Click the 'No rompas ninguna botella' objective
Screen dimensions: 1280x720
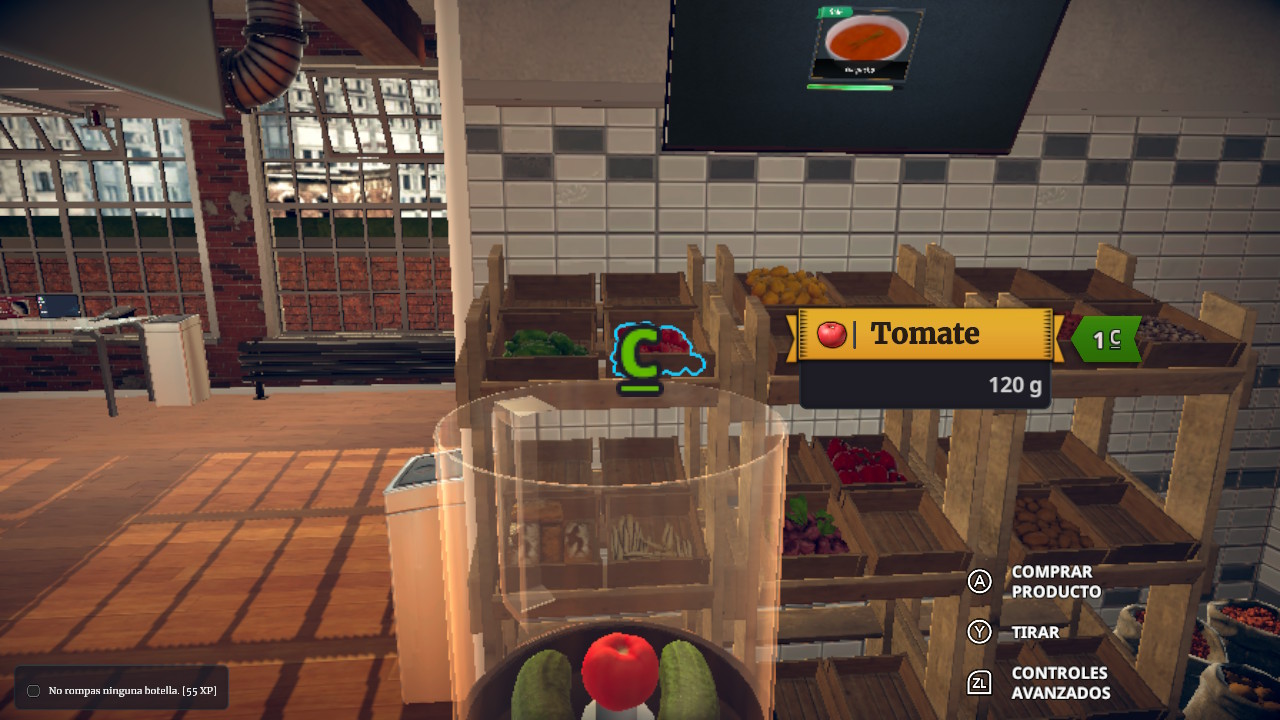(x=132, y=690)
